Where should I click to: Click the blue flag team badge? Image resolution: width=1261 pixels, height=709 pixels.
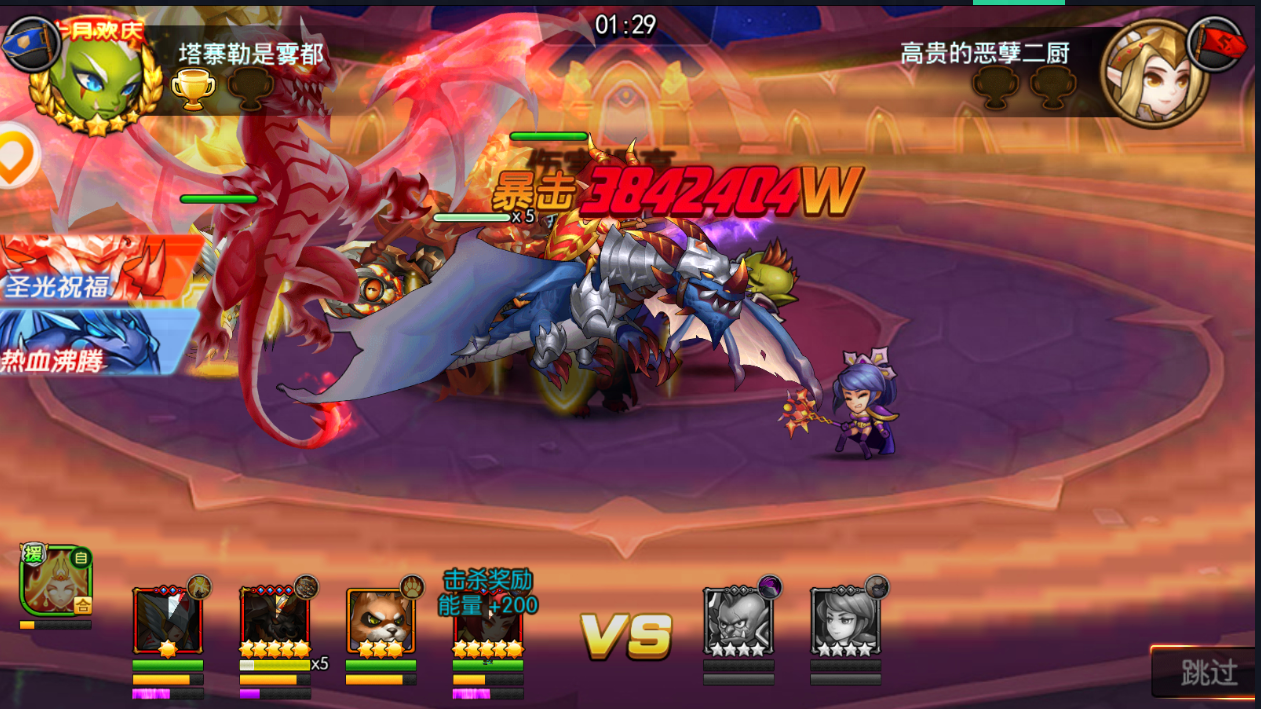click(28, 44)
